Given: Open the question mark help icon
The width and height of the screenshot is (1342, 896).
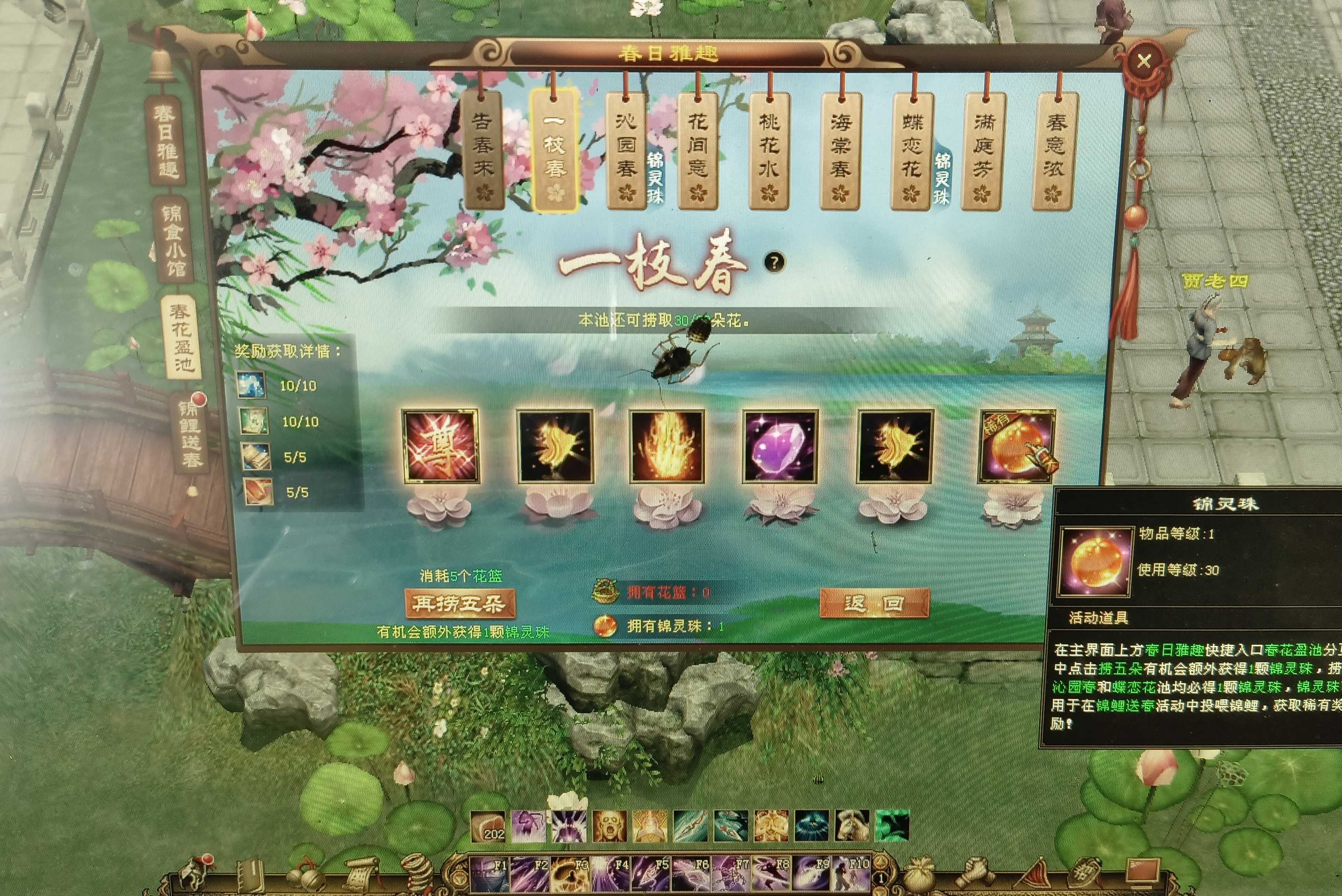Looking at the screenshot, I should (774, 262).
